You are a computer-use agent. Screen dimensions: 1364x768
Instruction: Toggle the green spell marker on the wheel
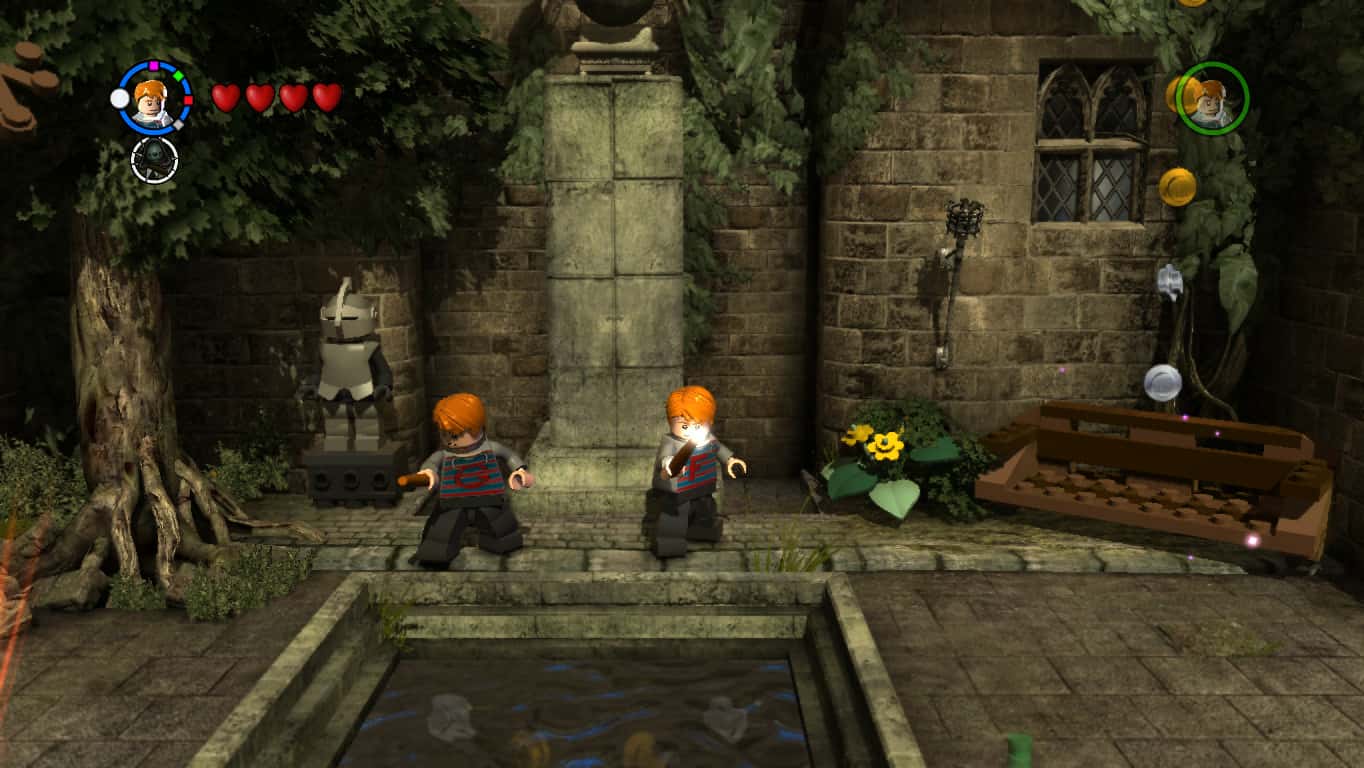pos(179,74)
